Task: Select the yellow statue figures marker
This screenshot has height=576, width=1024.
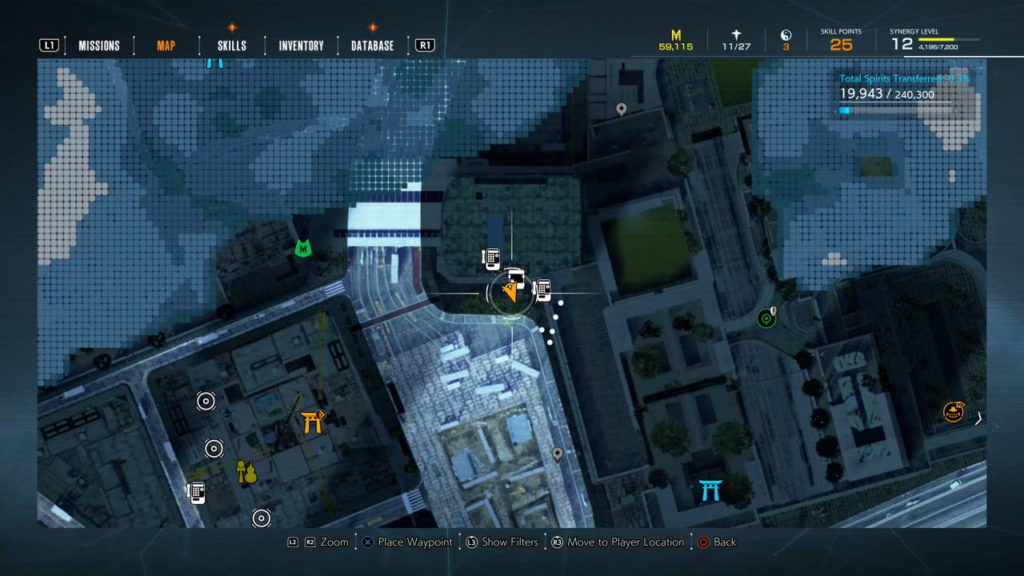Action: pyautogui.click(x=246, y=471)
